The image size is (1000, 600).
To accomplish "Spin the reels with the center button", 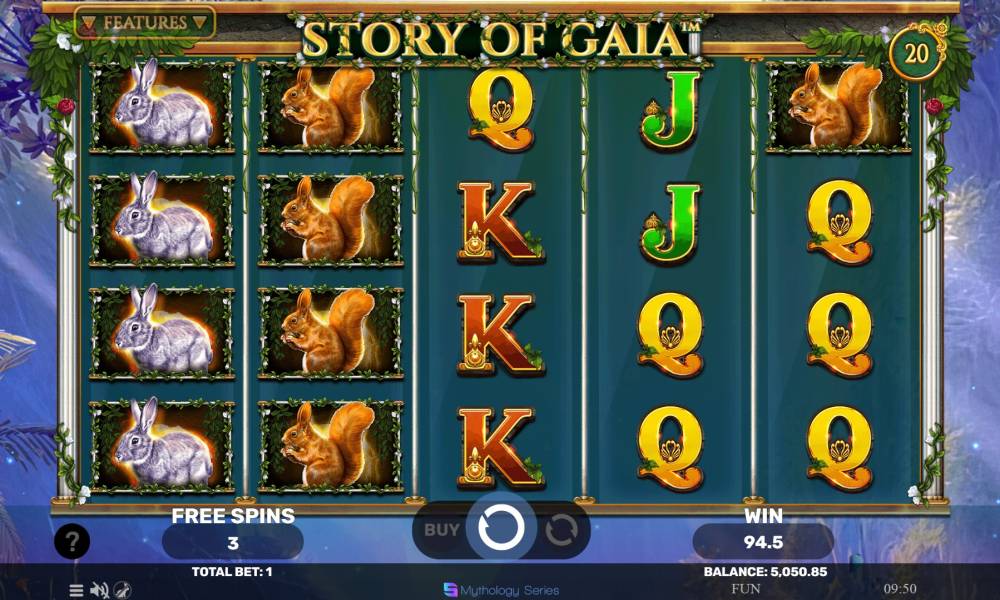I will point(500,528).
